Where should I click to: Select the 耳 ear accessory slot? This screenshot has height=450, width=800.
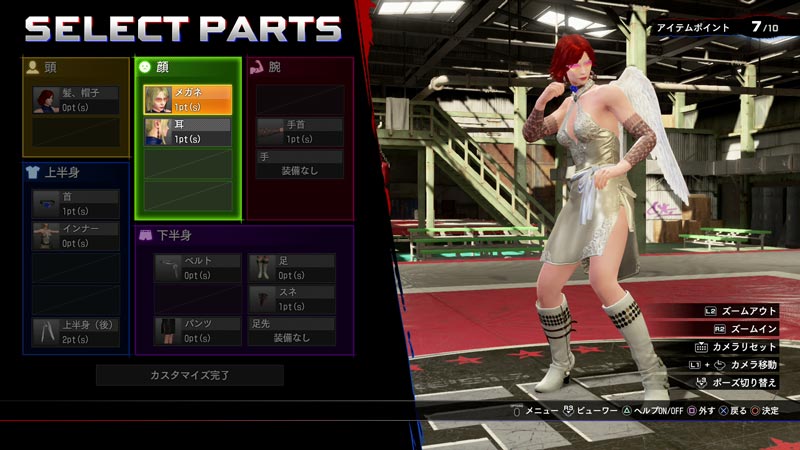[x=188, y=132]
